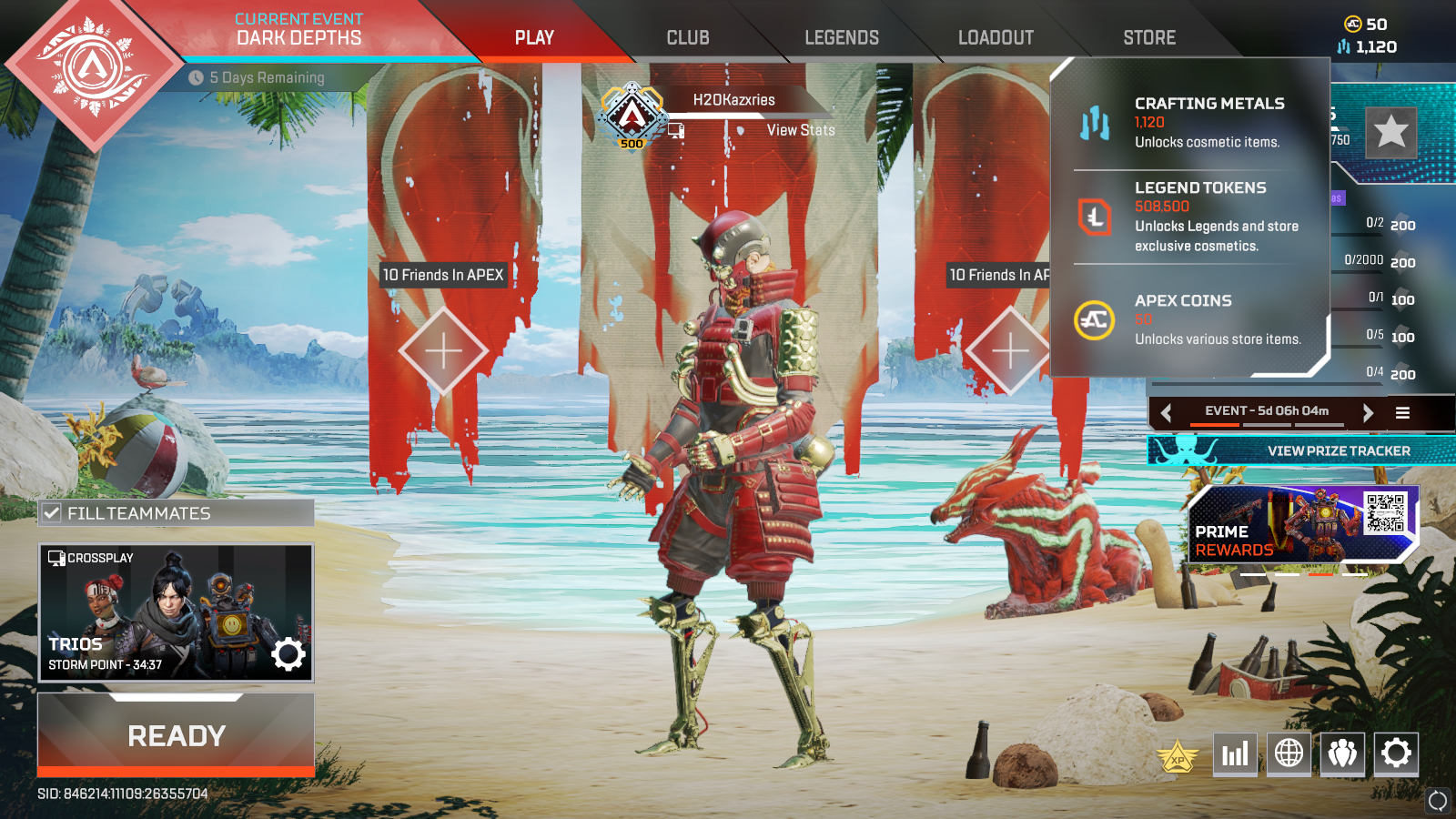
Task: Click the Ready button
Action: pos(177,735)
